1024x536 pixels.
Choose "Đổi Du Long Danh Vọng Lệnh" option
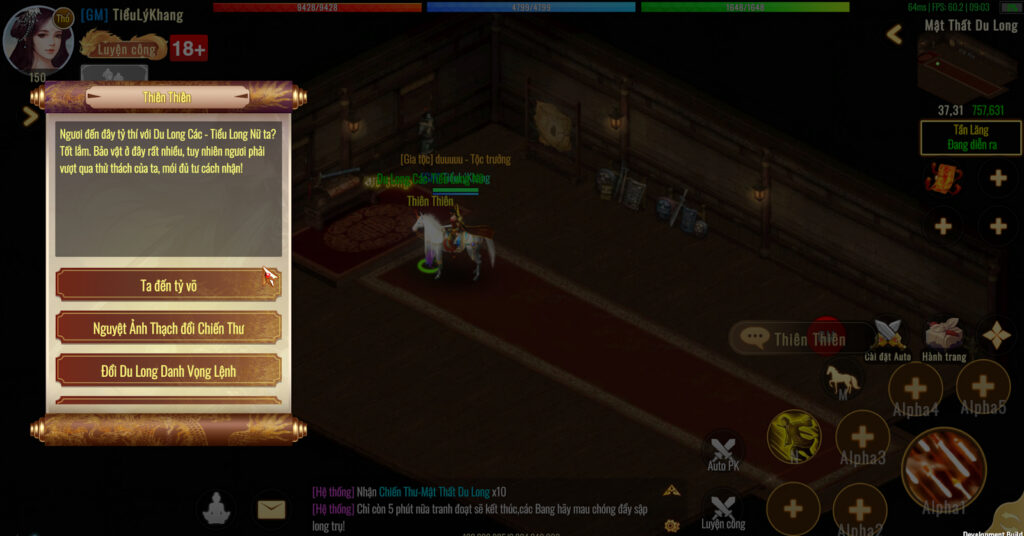[168, 371]
